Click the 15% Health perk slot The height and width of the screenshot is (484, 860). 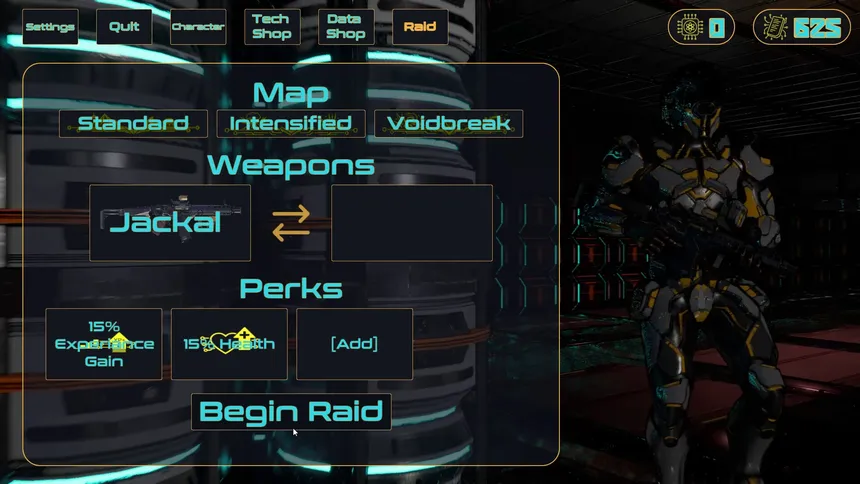229,344
